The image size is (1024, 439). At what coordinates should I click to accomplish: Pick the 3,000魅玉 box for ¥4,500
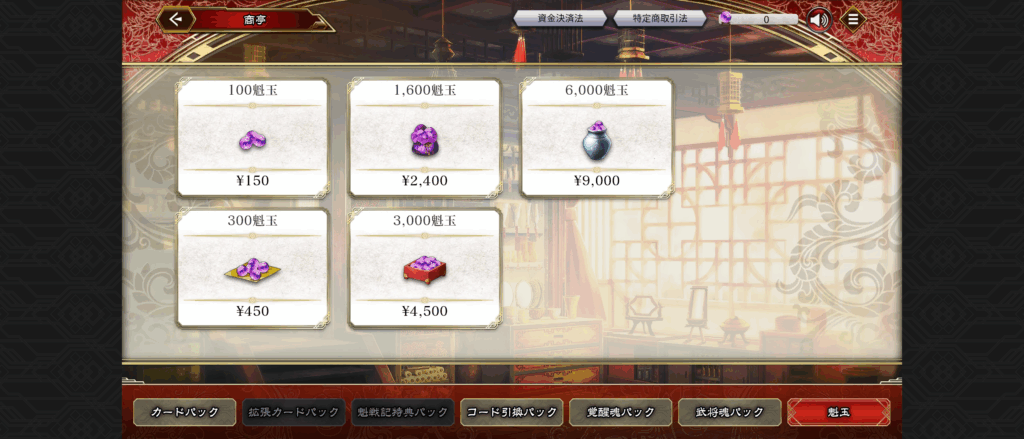pyautogui.click(x=425, y=268)
